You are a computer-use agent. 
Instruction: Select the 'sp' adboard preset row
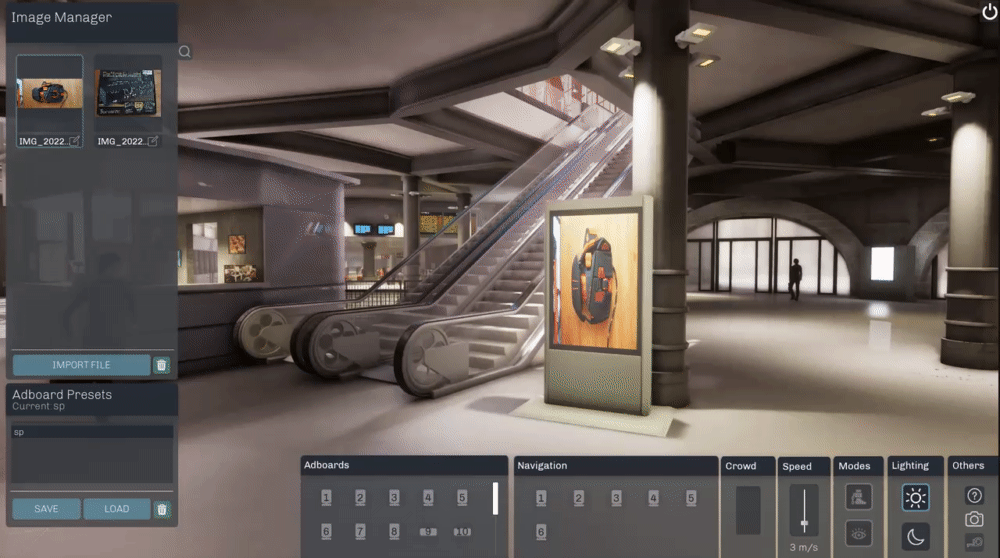tap(92, 433)
